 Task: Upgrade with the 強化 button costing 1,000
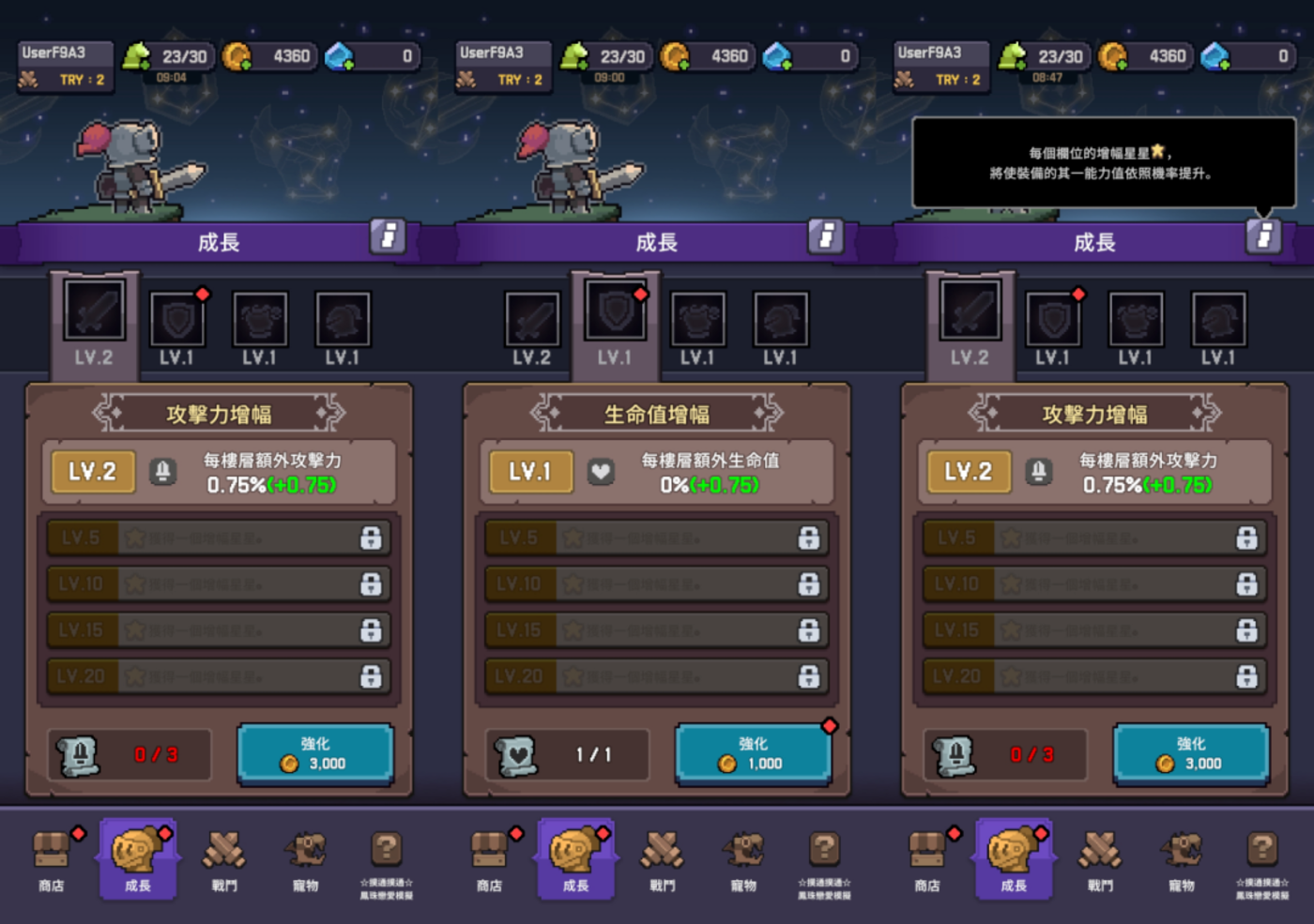tap(753, 753)
